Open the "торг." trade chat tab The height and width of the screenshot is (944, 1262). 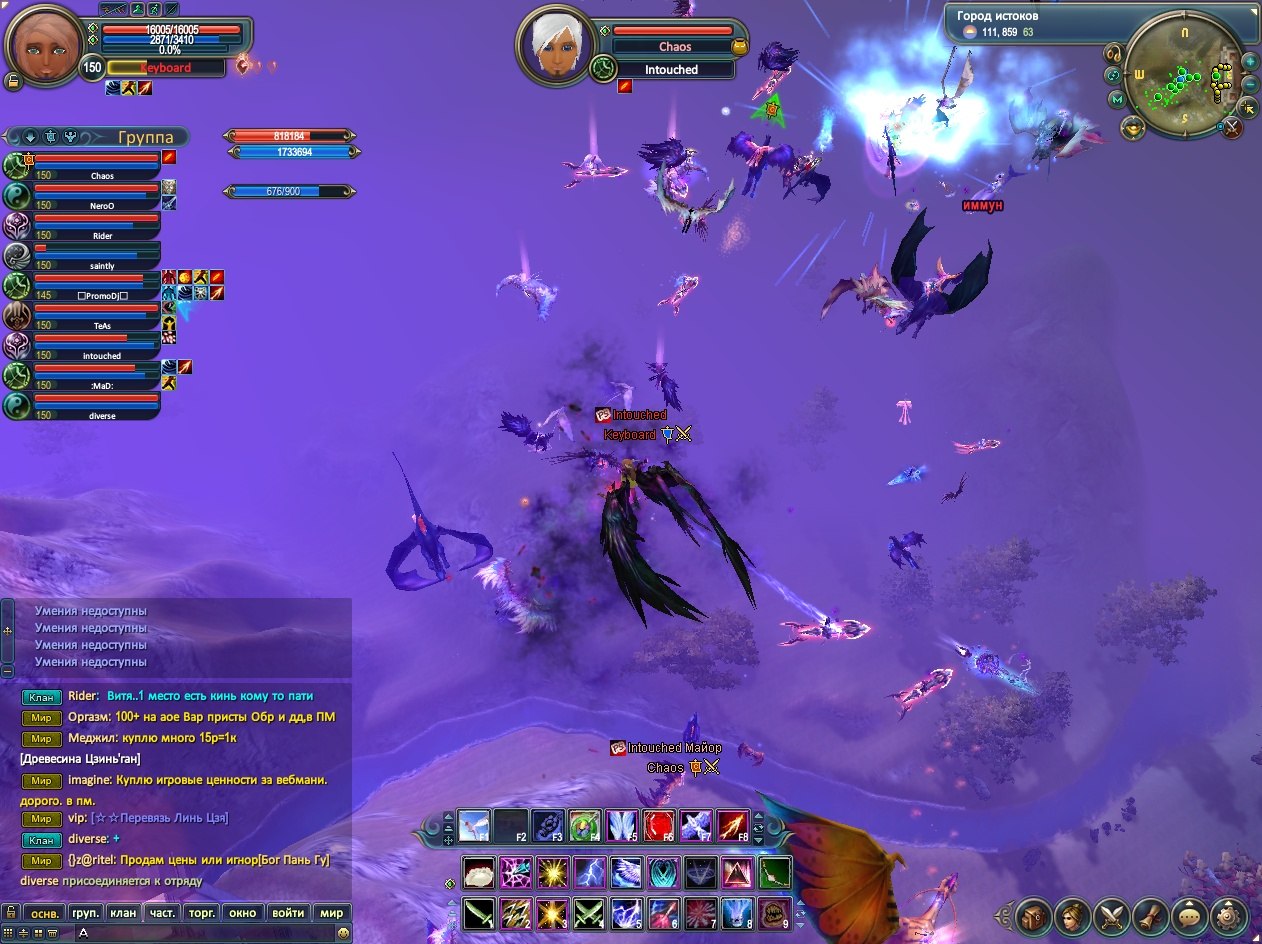(x=203, y=912)
